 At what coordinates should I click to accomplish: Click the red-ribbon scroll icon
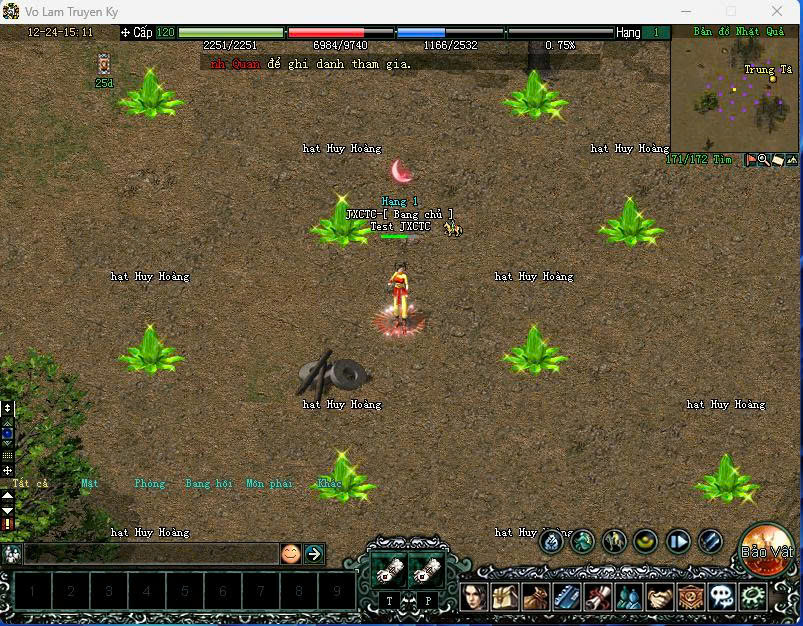pos(598,597)
